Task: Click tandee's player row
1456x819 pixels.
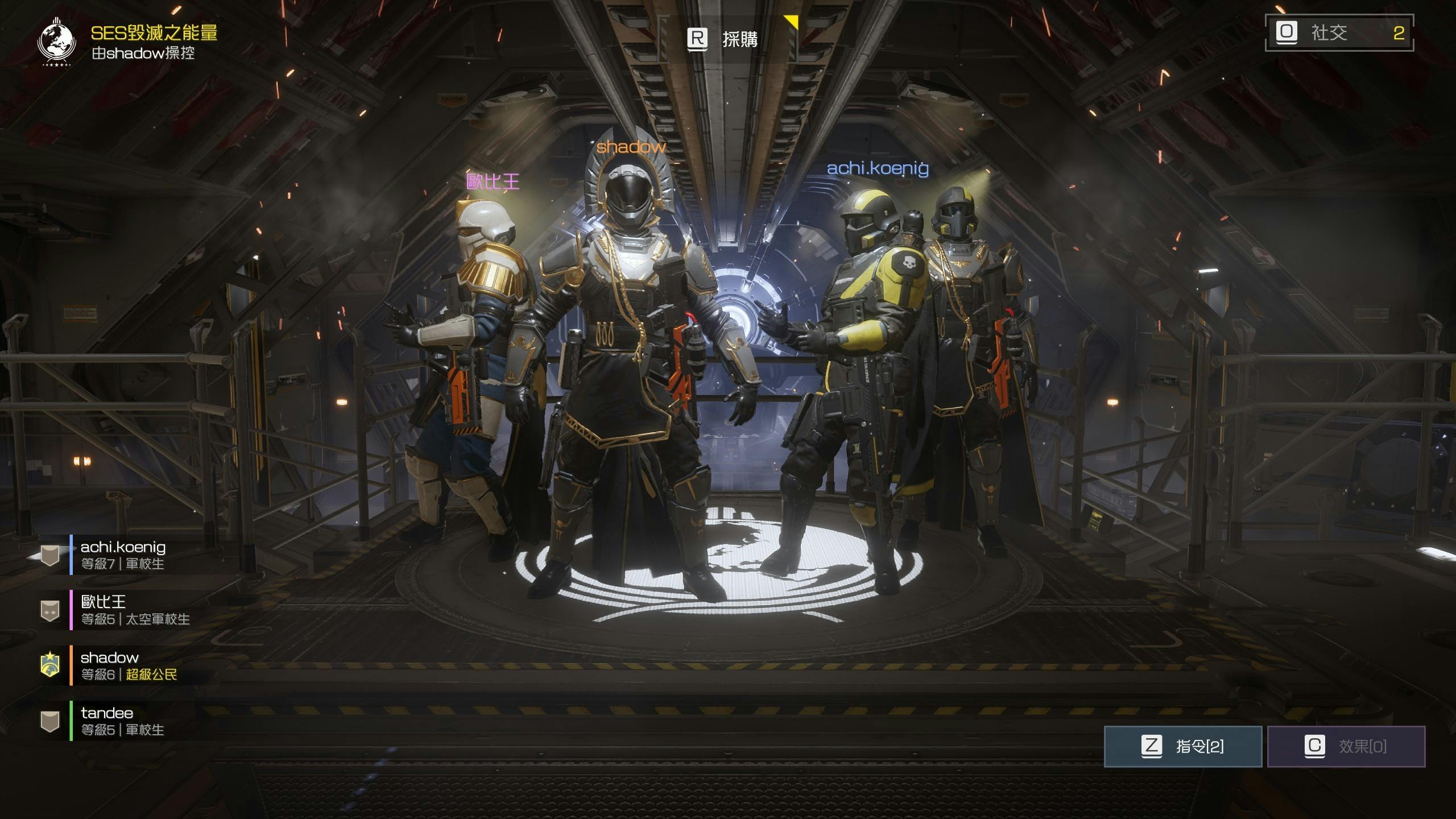Action: click(x=122, y=721)
